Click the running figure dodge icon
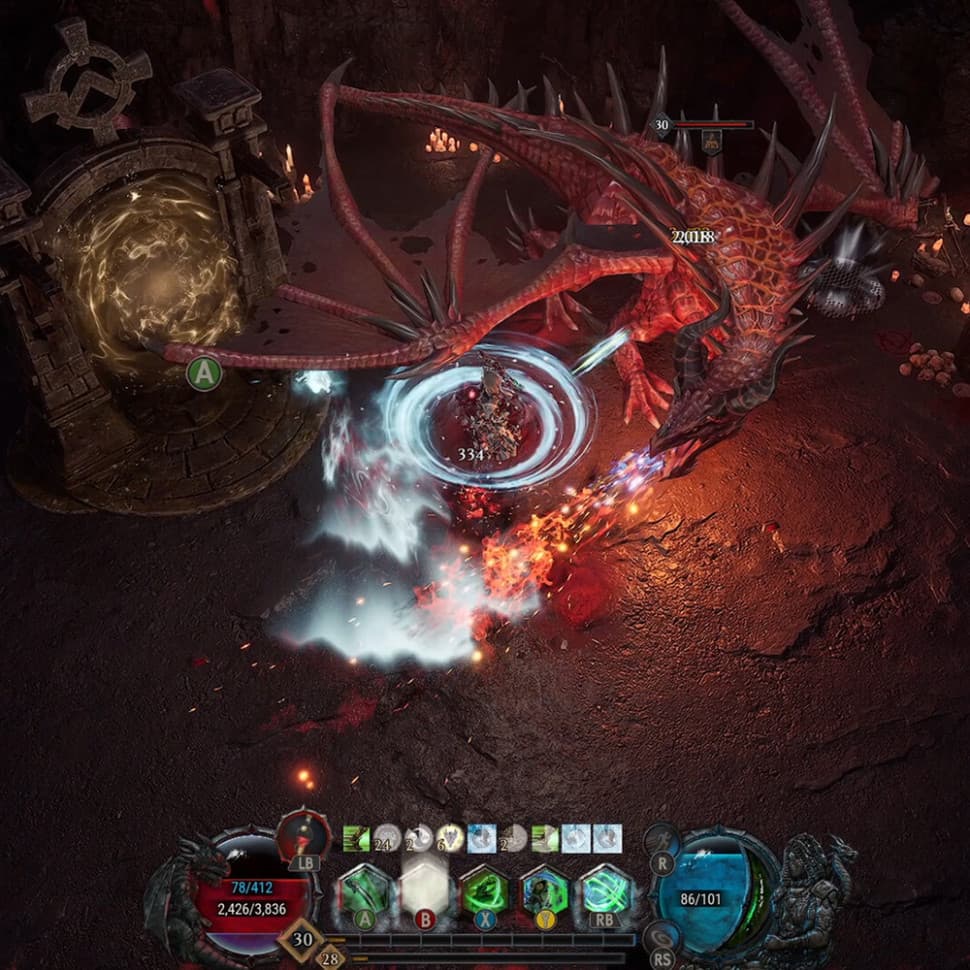 point(661,840)
